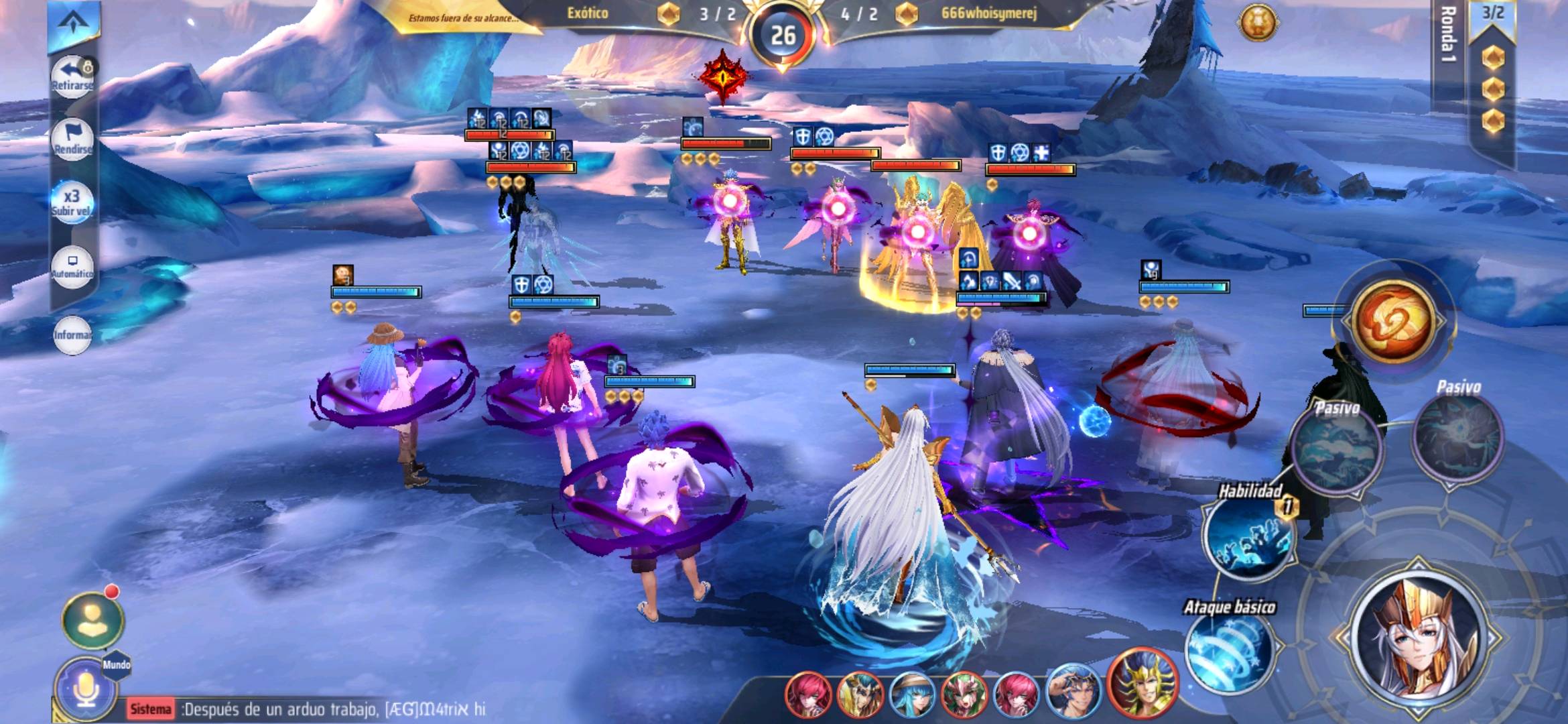Screen dimensions: 1568x724
Task: Click the Retirarse button
Action: (72, 76)
